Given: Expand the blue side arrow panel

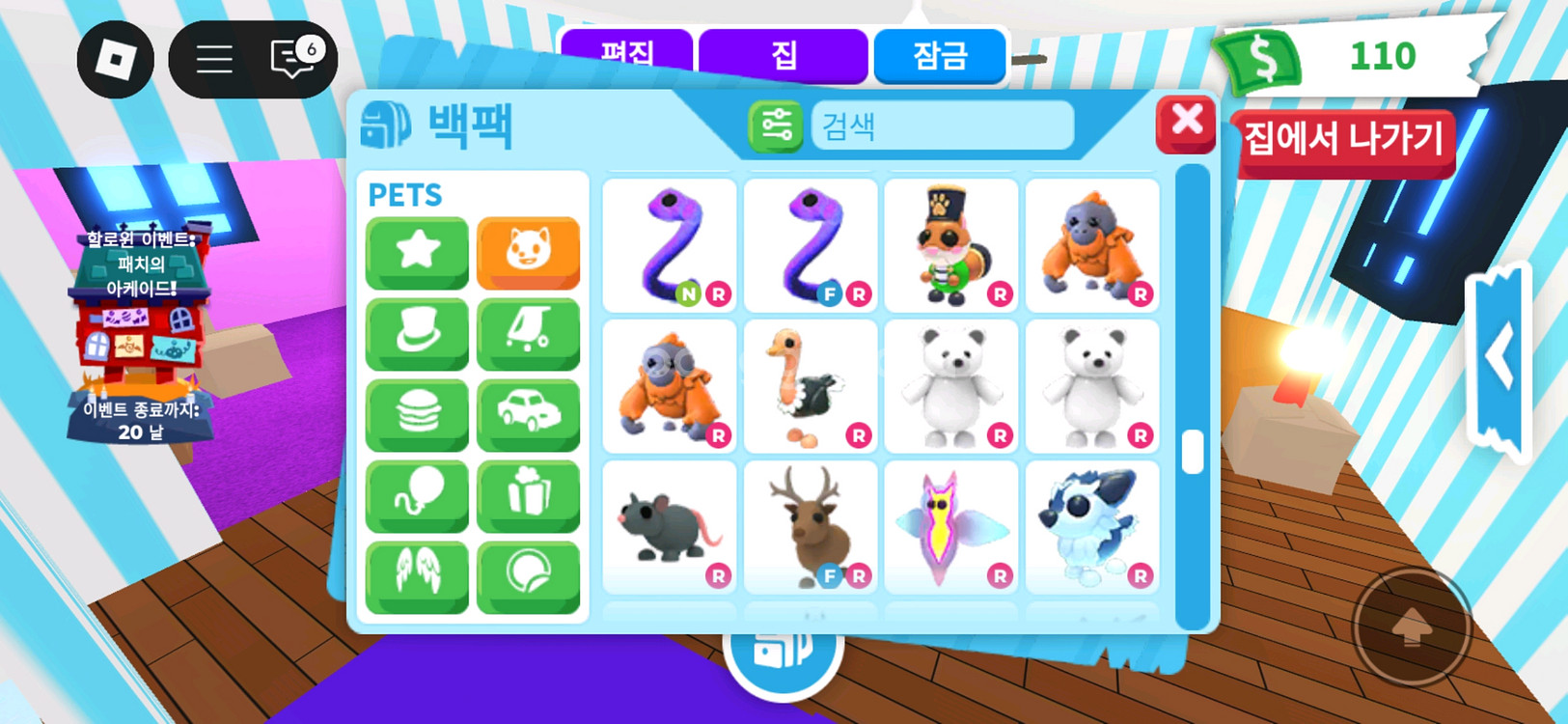Looking at the screenshot, I should point(1499,359).
